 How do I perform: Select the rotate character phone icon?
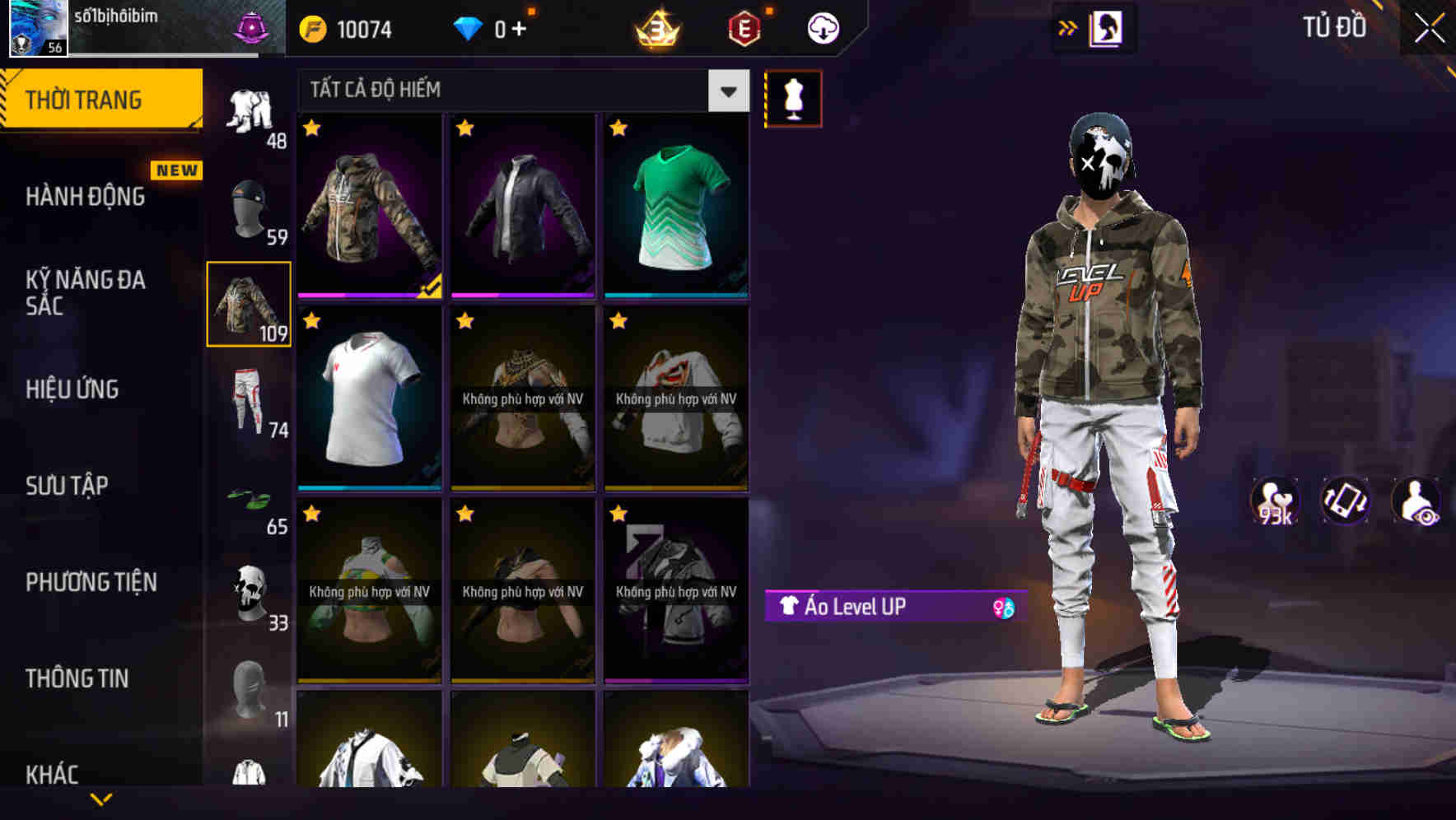[1344, 501]
